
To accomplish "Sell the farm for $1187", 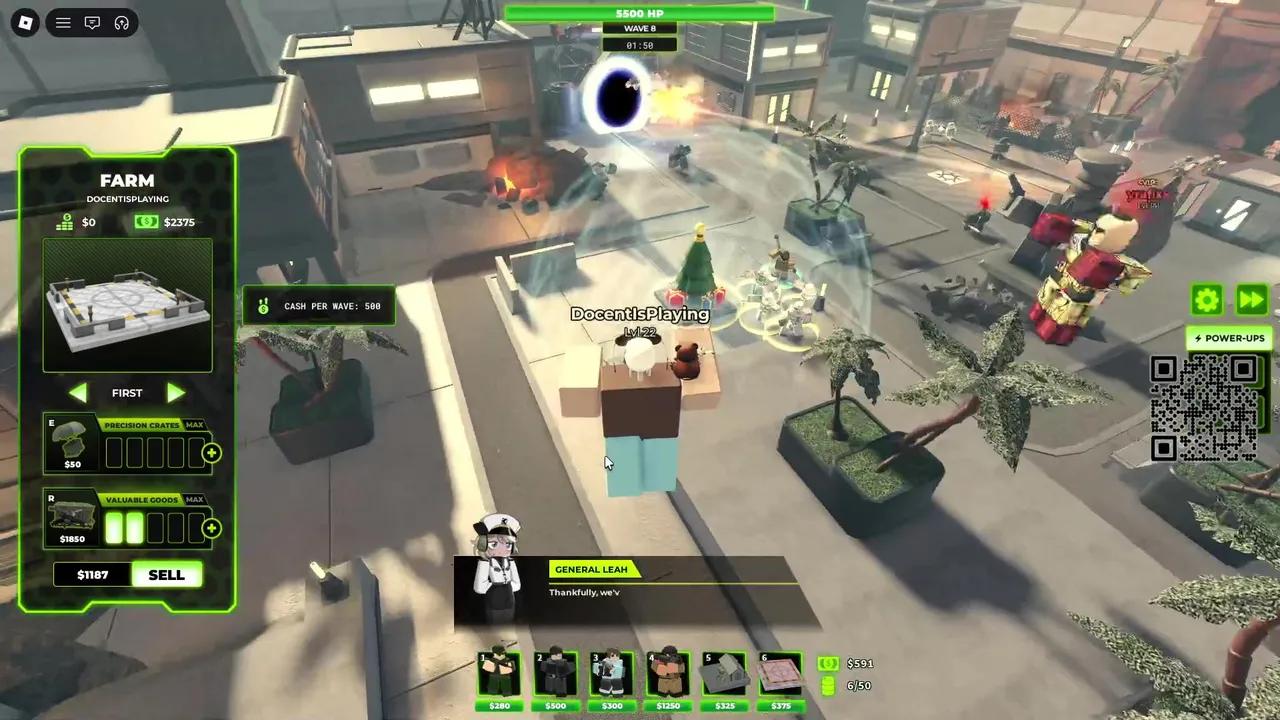I will pos(166,575).
